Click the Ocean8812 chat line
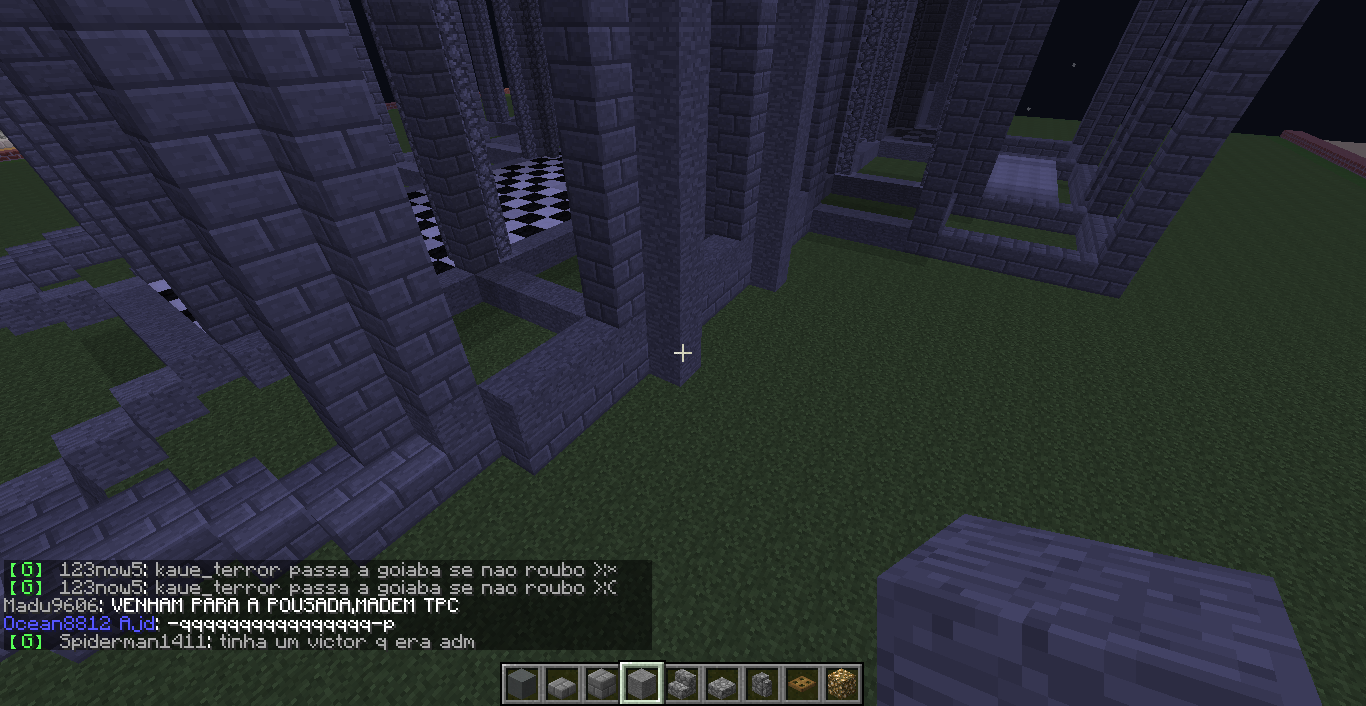This screenshot has height=706, width=1366. pyautogui.click(x=200, y=624)
